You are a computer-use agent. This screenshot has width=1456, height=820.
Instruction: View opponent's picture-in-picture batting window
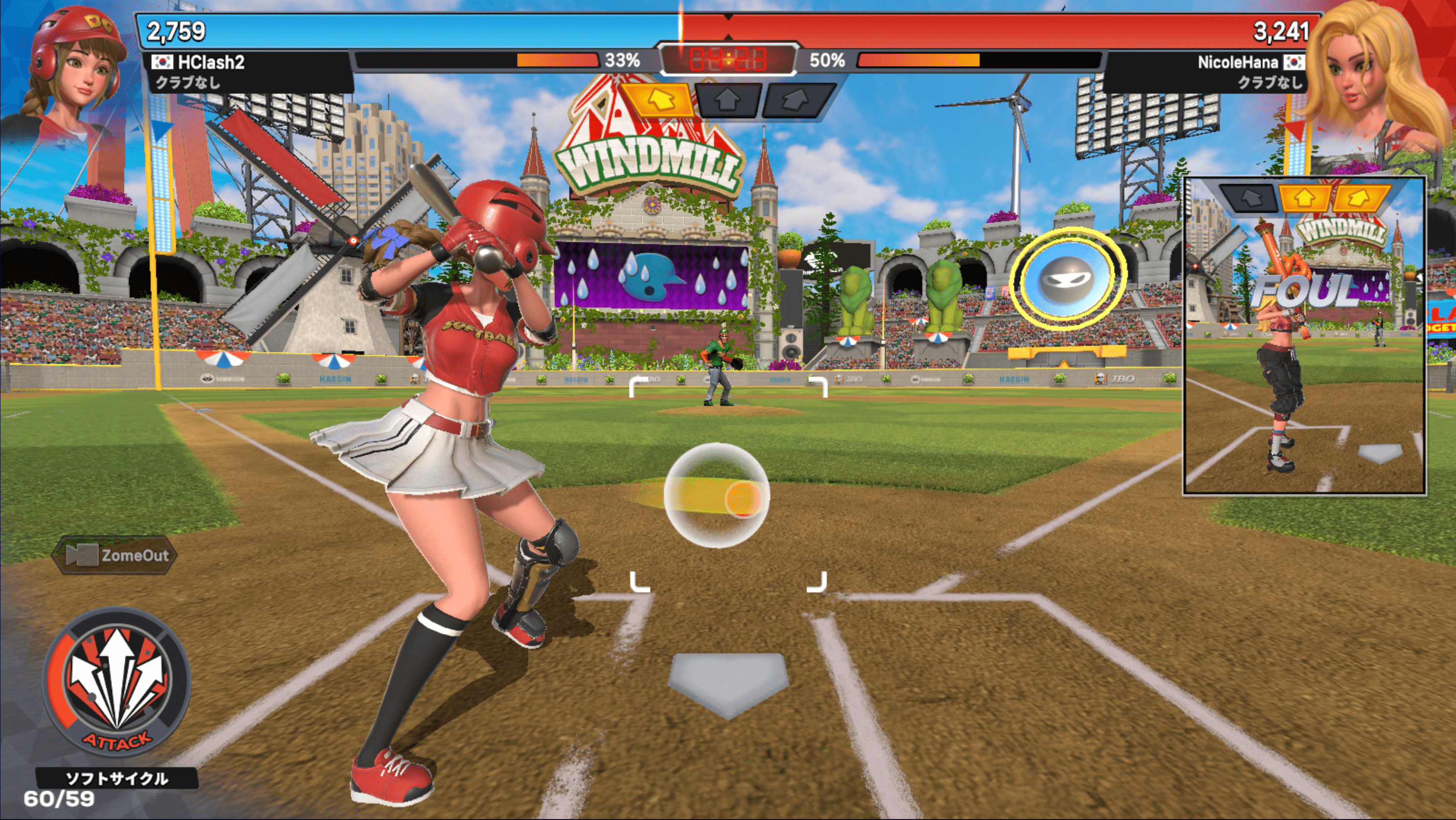tap(1305, 336)
